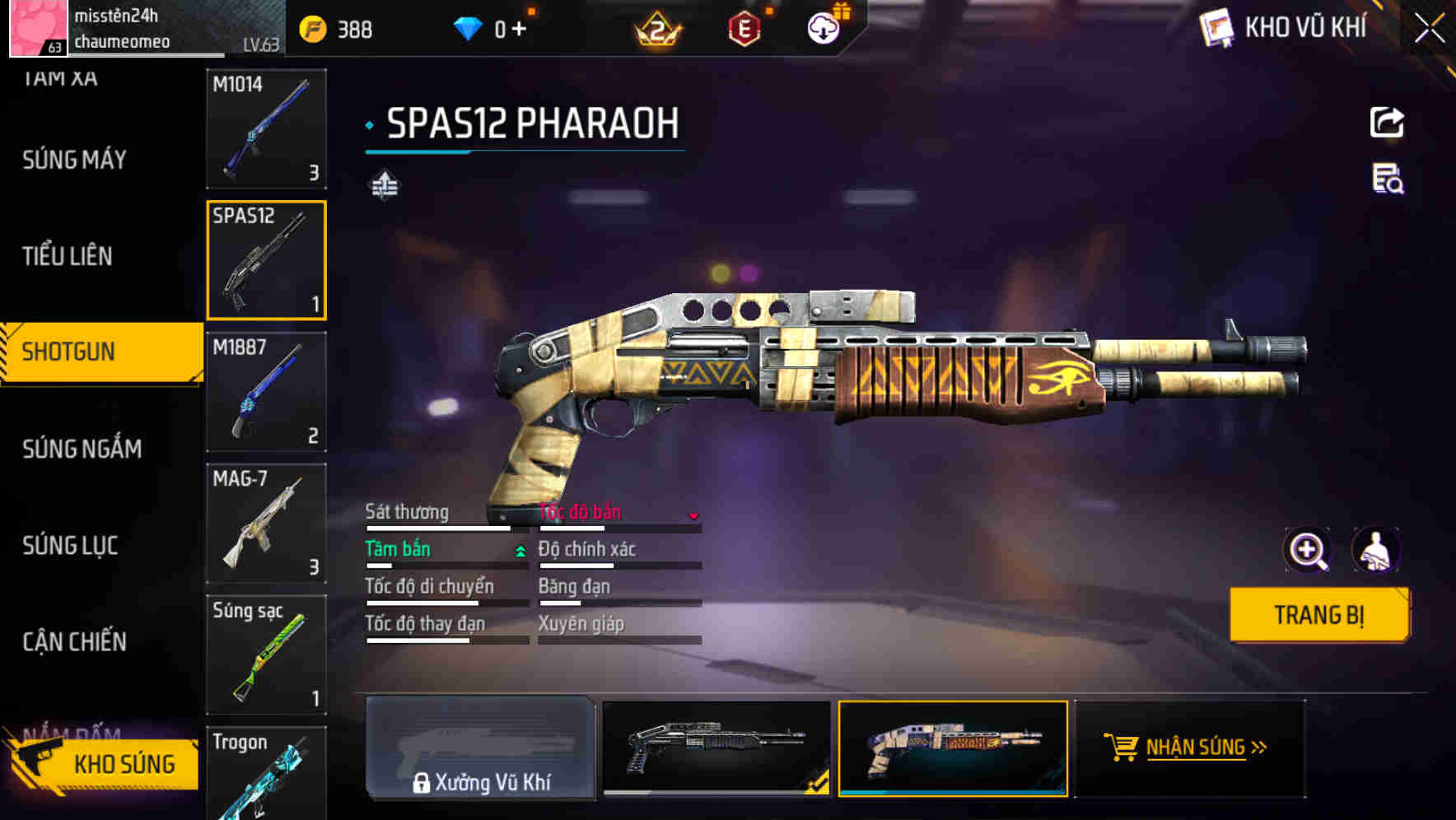This screenshot has width=1456, height=820.
Task: Toggle the Tốc độ bắn stat highlight
Action: [579, 511]
